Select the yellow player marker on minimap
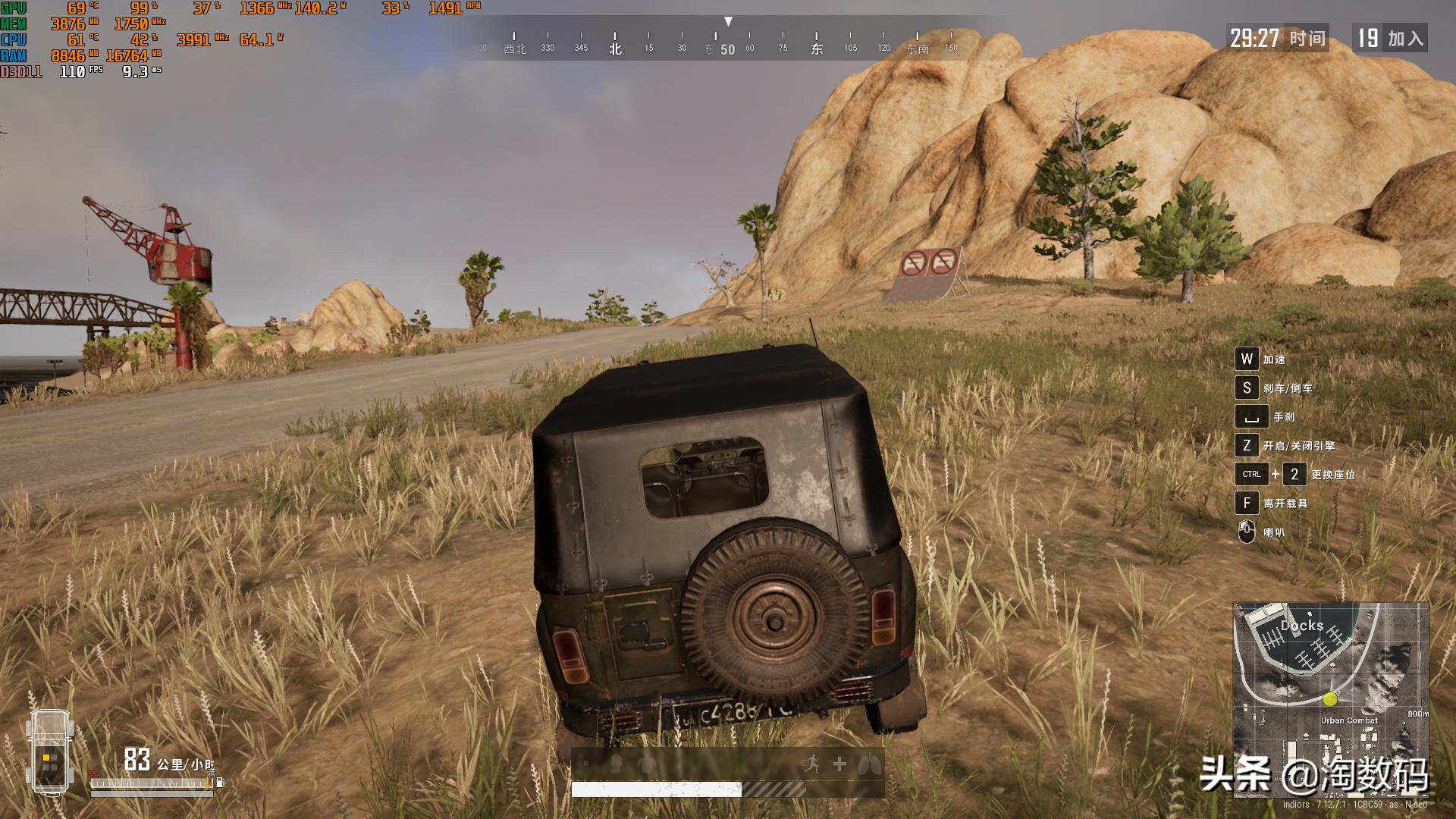 tap(1329, 698)
